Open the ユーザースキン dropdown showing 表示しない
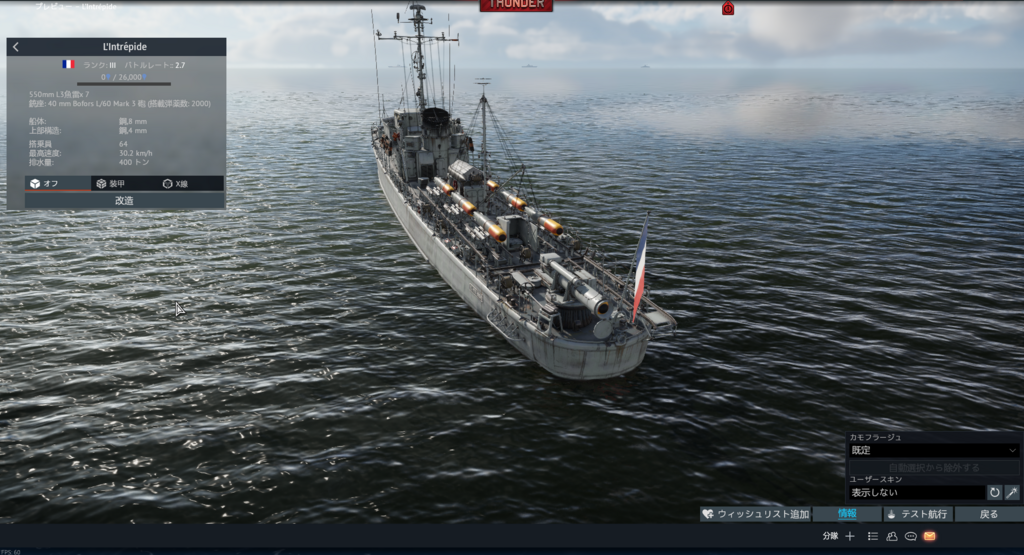Viewport: 1024px width, 555px height. tap(916, 492)
